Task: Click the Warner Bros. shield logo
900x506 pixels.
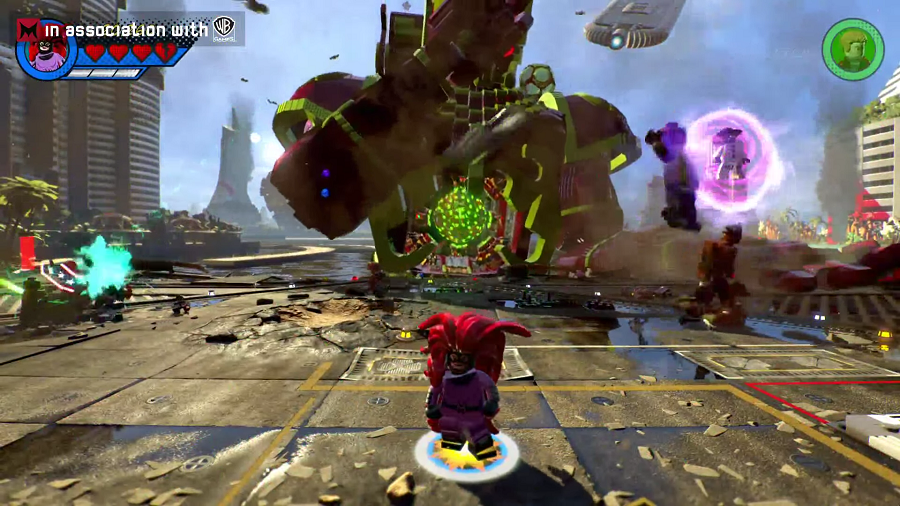Action: [x=224, y=28]
